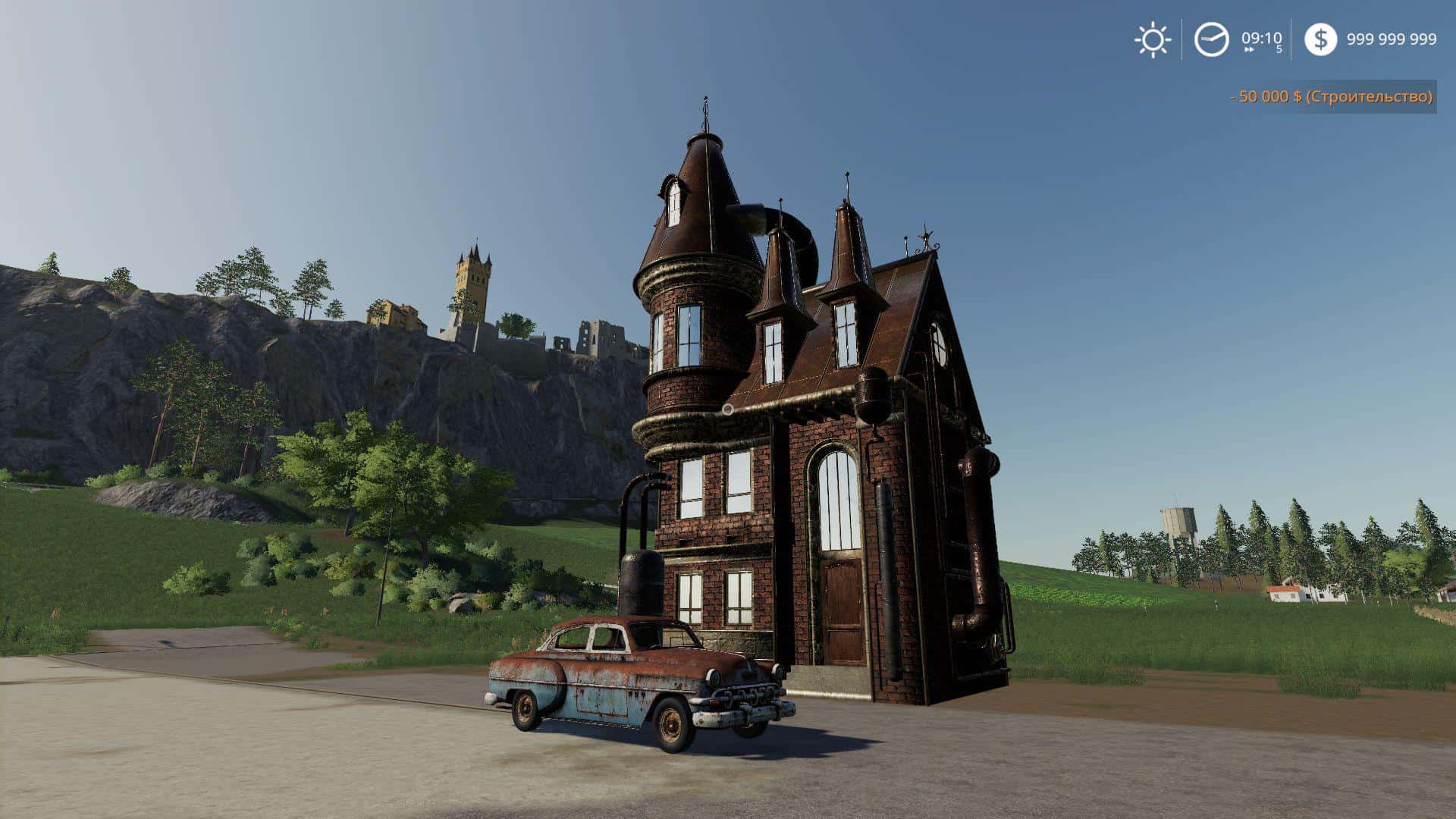The height and width of the screenshot is (819, 1456).
Task: Click the dollar money icon
Action: [1320, 39]
